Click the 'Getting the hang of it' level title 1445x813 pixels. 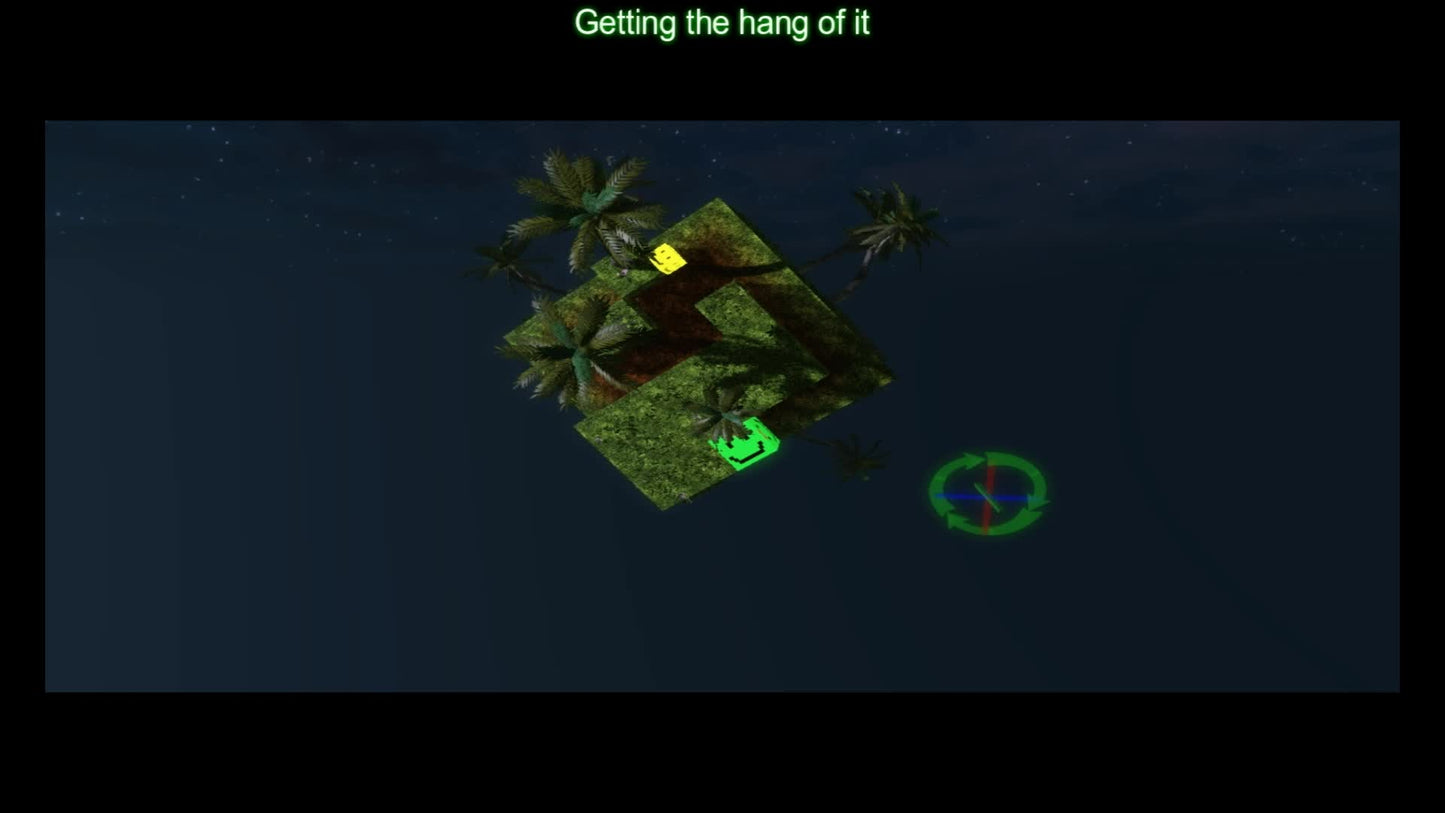pyautogui.click(x=722, y=22)
